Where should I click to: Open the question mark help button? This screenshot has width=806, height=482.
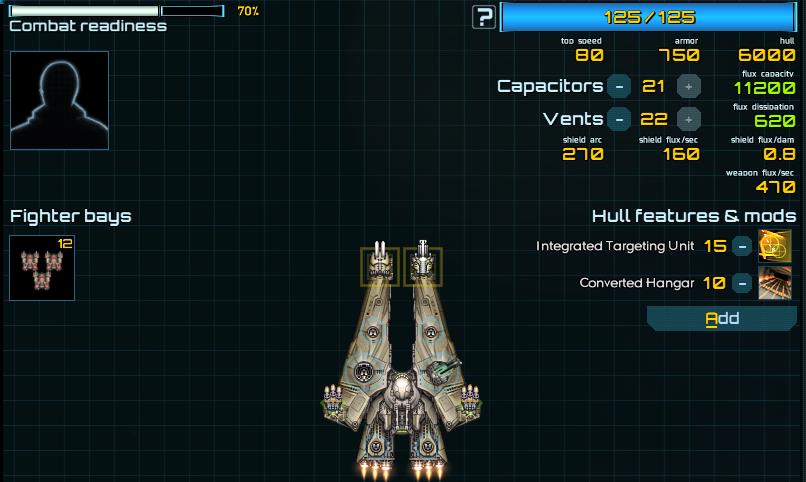(485, 16)
